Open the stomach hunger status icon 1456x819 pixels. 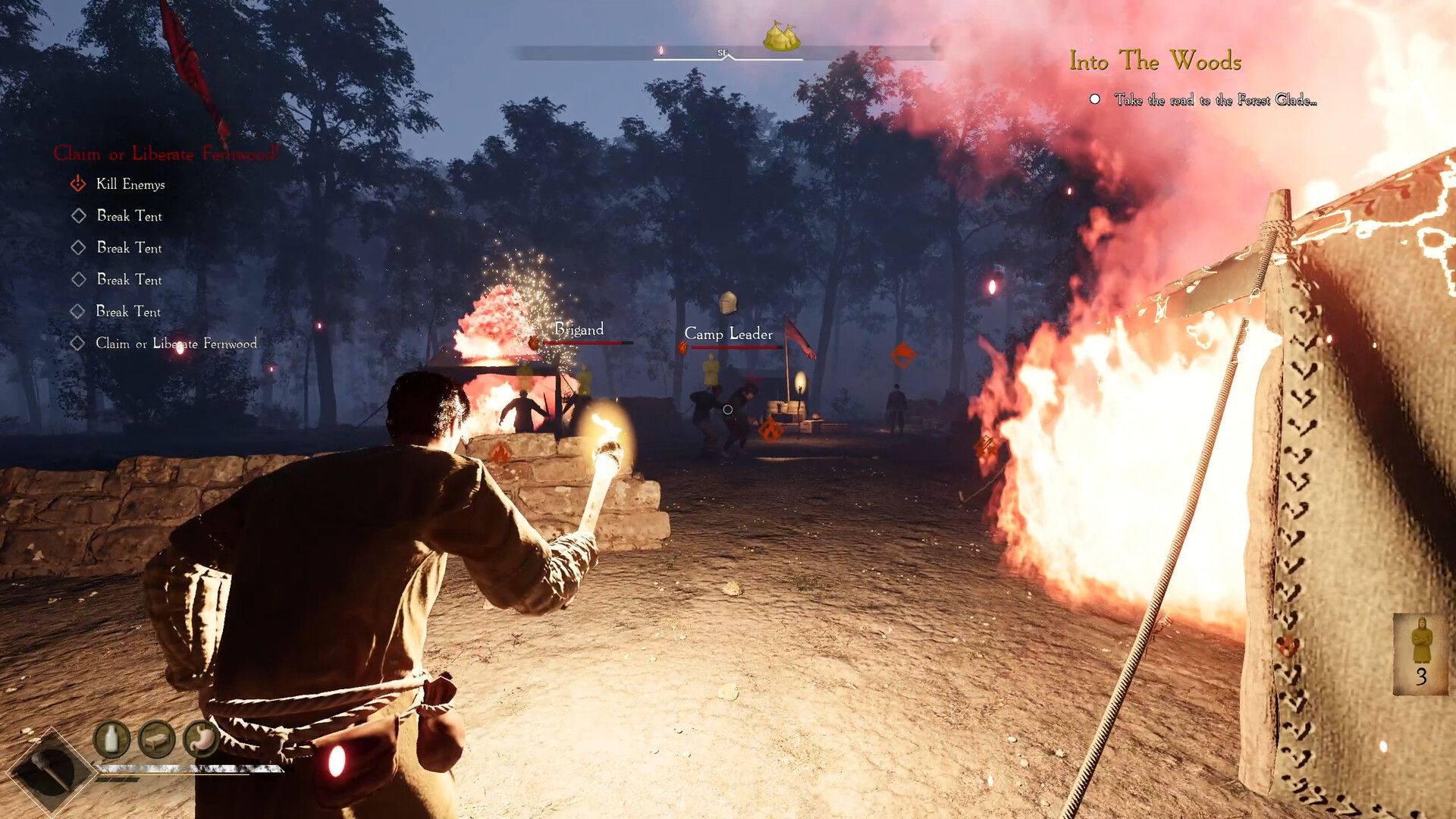[201, 739]
